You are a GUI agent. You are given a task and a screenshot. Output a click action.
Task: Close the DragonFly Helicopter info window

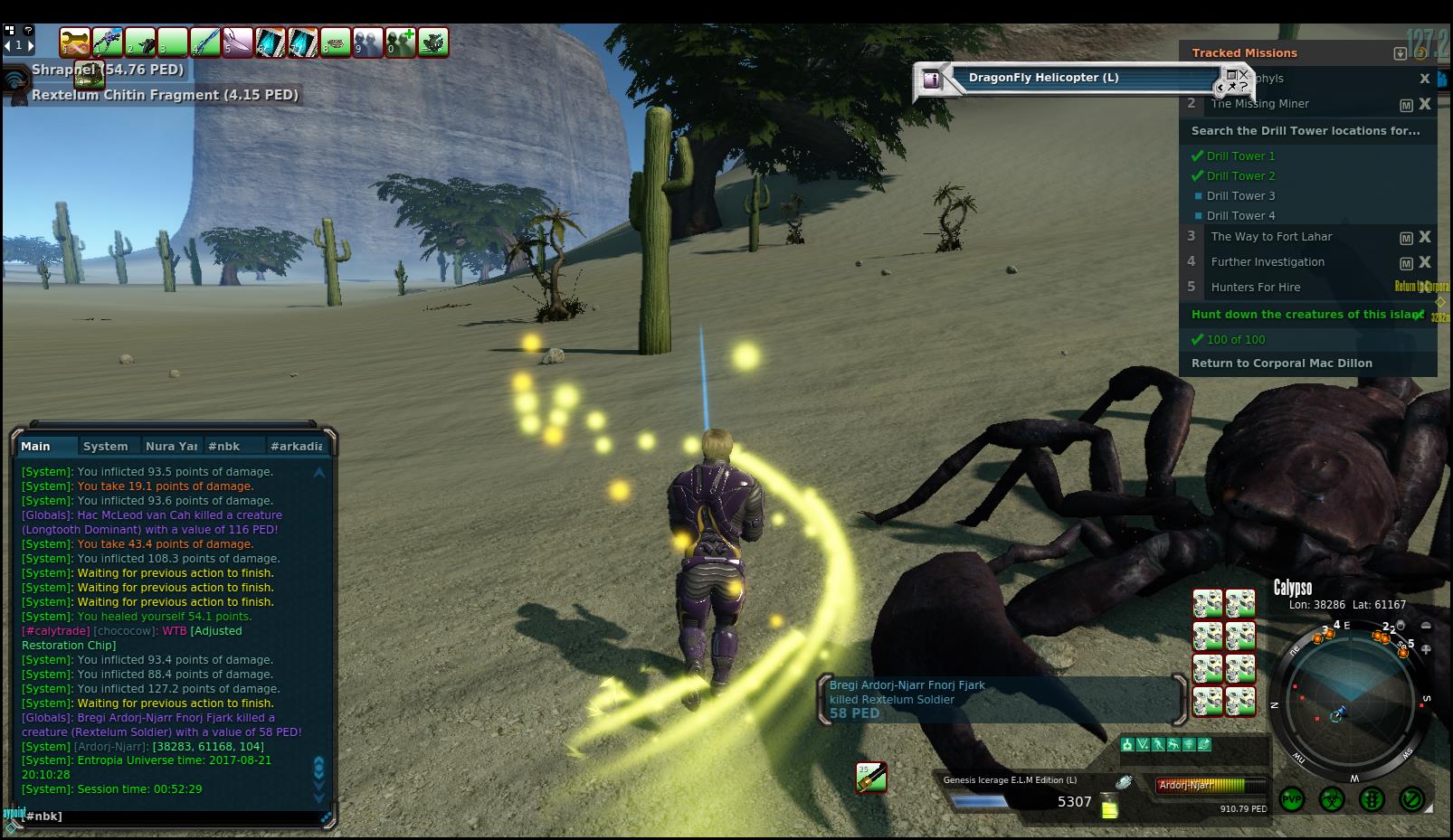(x=1244, y=74)
